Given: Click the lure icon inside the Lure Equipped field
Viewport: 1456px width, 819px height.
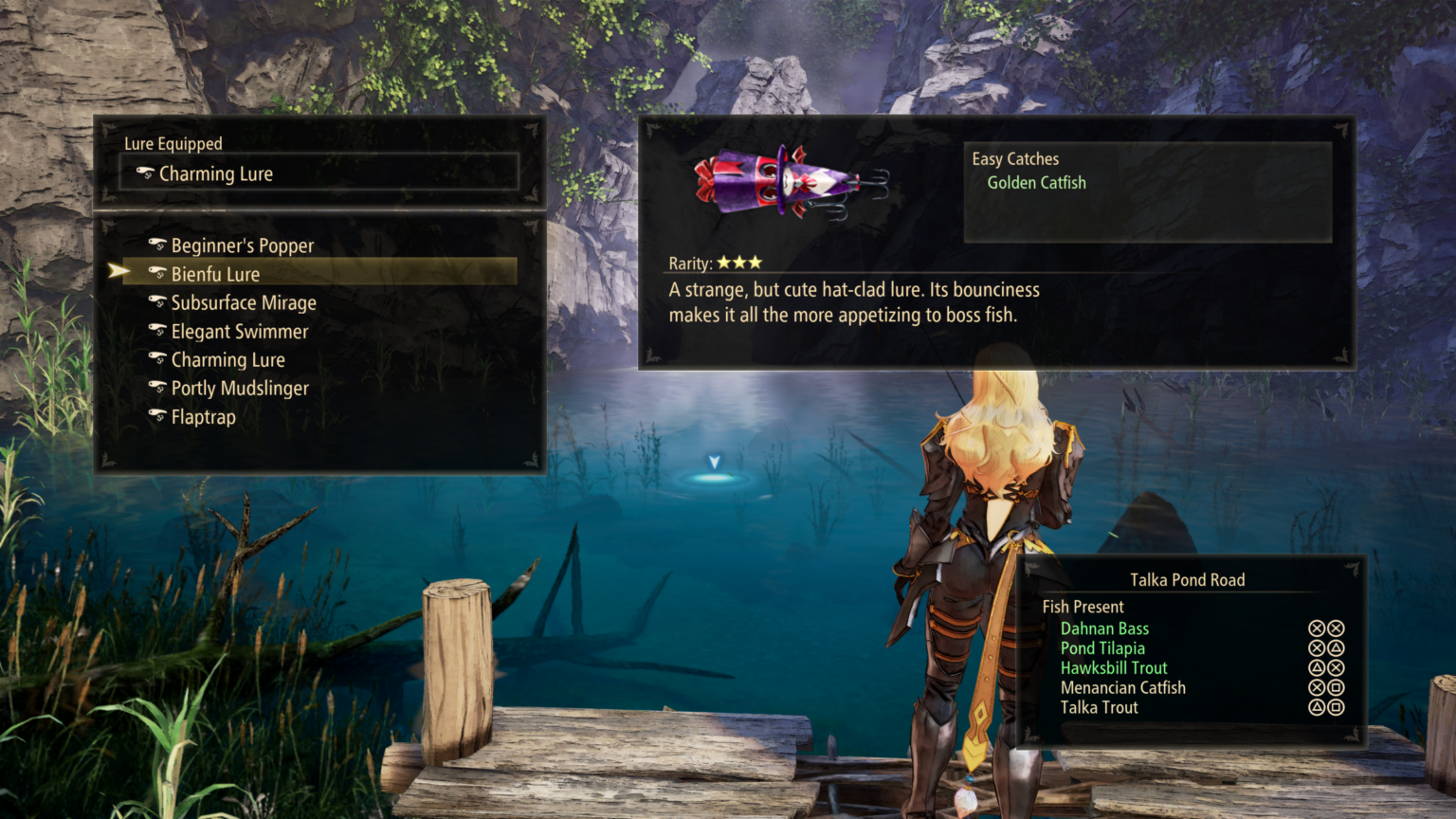Looking at the screenshot, I should point(145,173).
